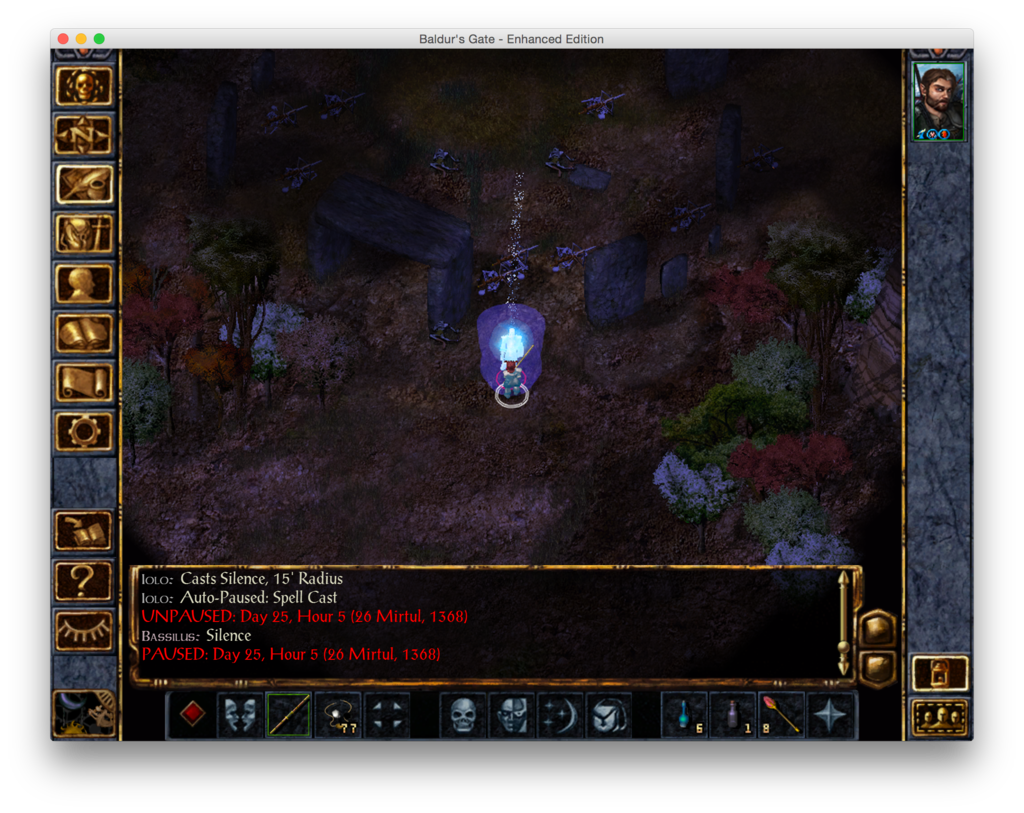Click the red diamond button in action bar

tap(193, 715)
